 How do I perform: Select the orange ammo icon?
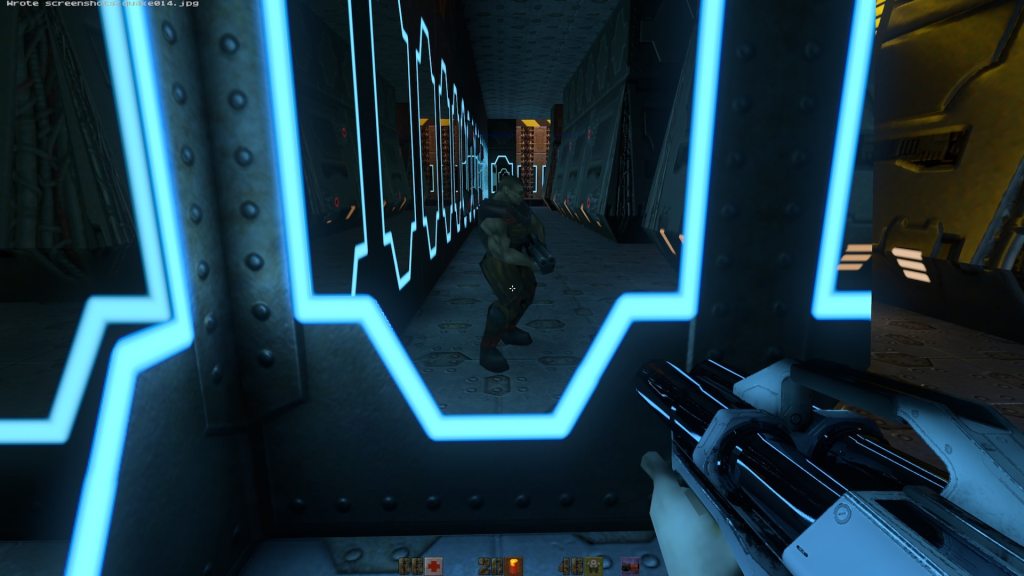point(515,567)
